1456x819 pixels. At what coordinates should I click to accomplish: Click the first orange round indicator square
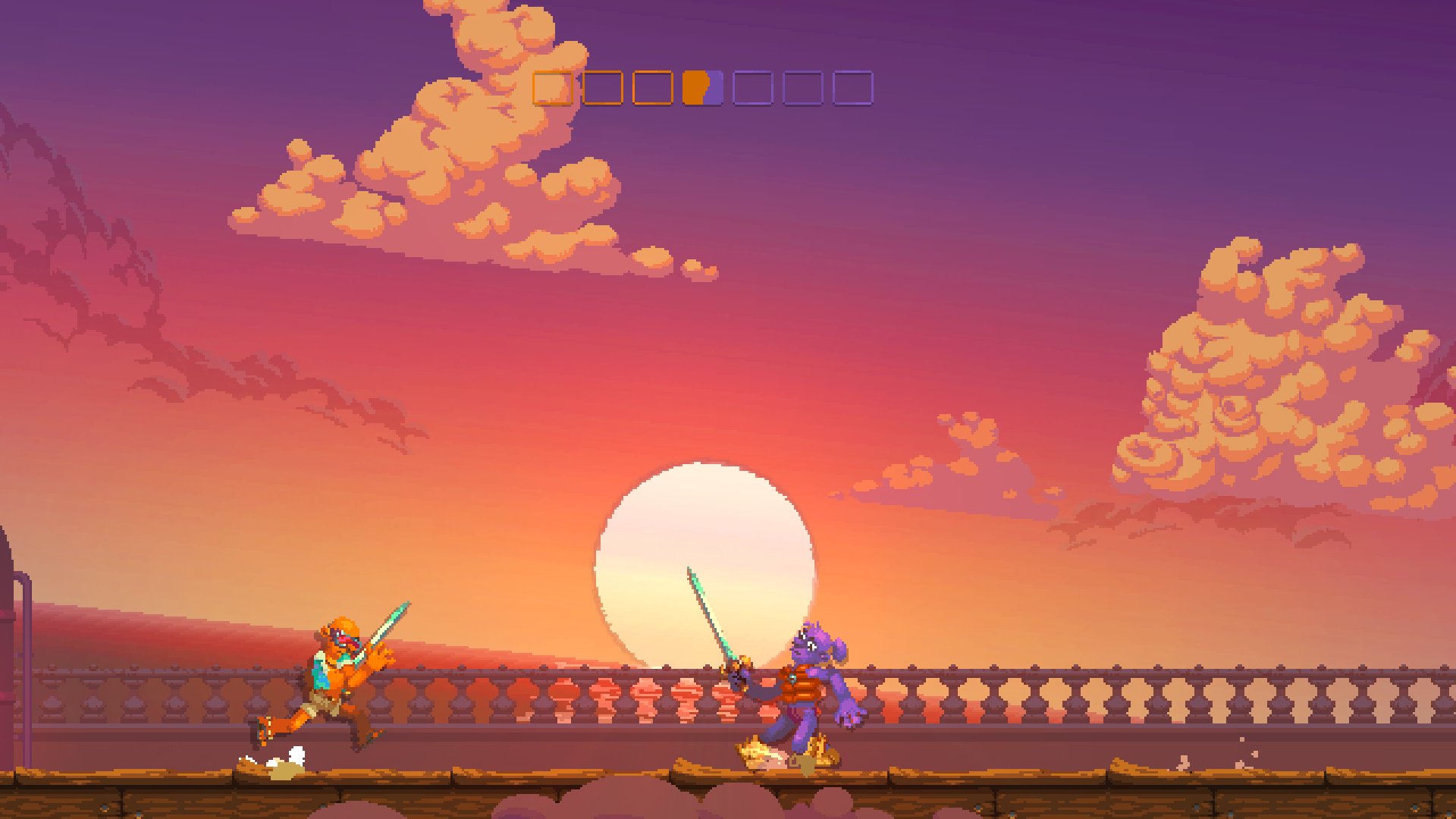pos(554,89)
